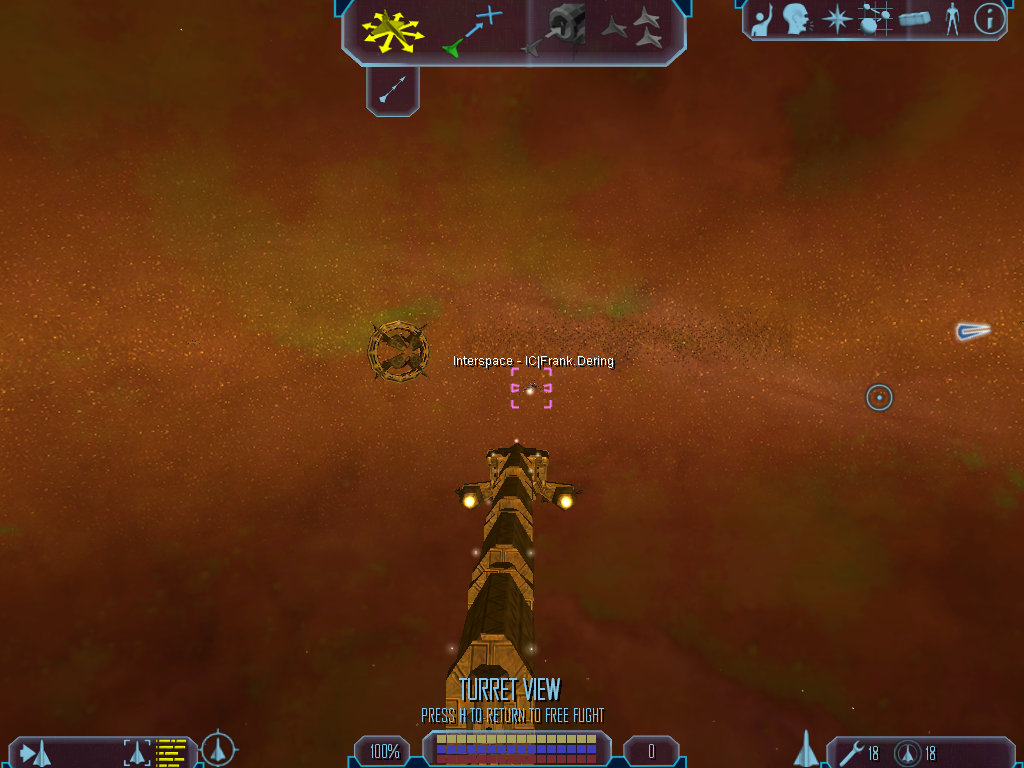Use the wrench nanobot repair icon
This screenshot has height=768, width=1024.
tap(852, 752)
